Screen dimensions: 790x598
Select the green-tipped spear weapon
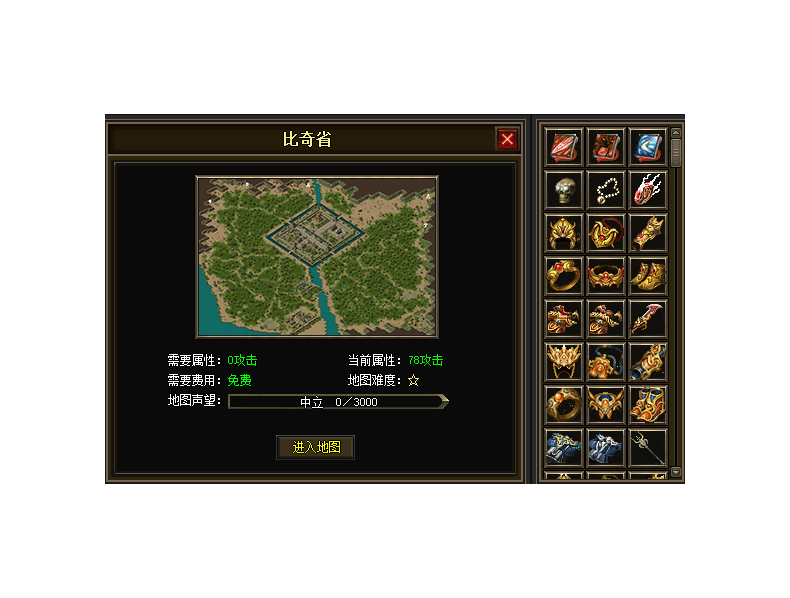tap(648, 447)
